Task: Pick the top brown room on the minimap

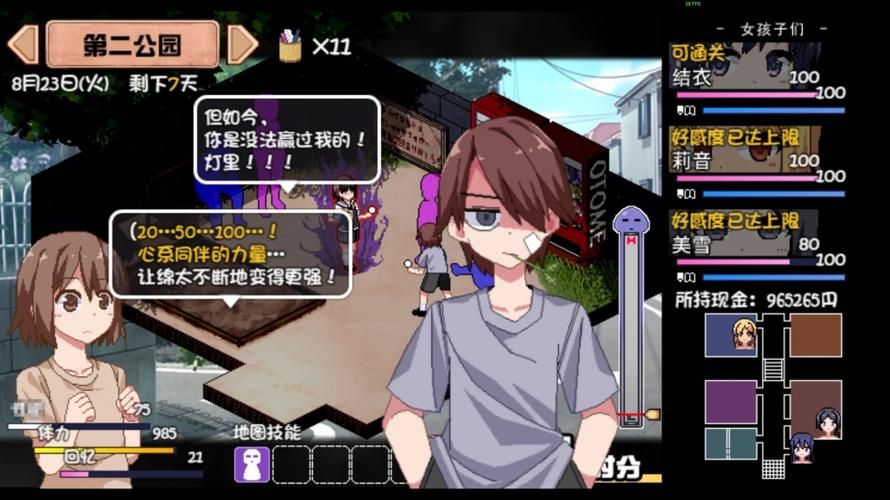Action: point(815,335)
